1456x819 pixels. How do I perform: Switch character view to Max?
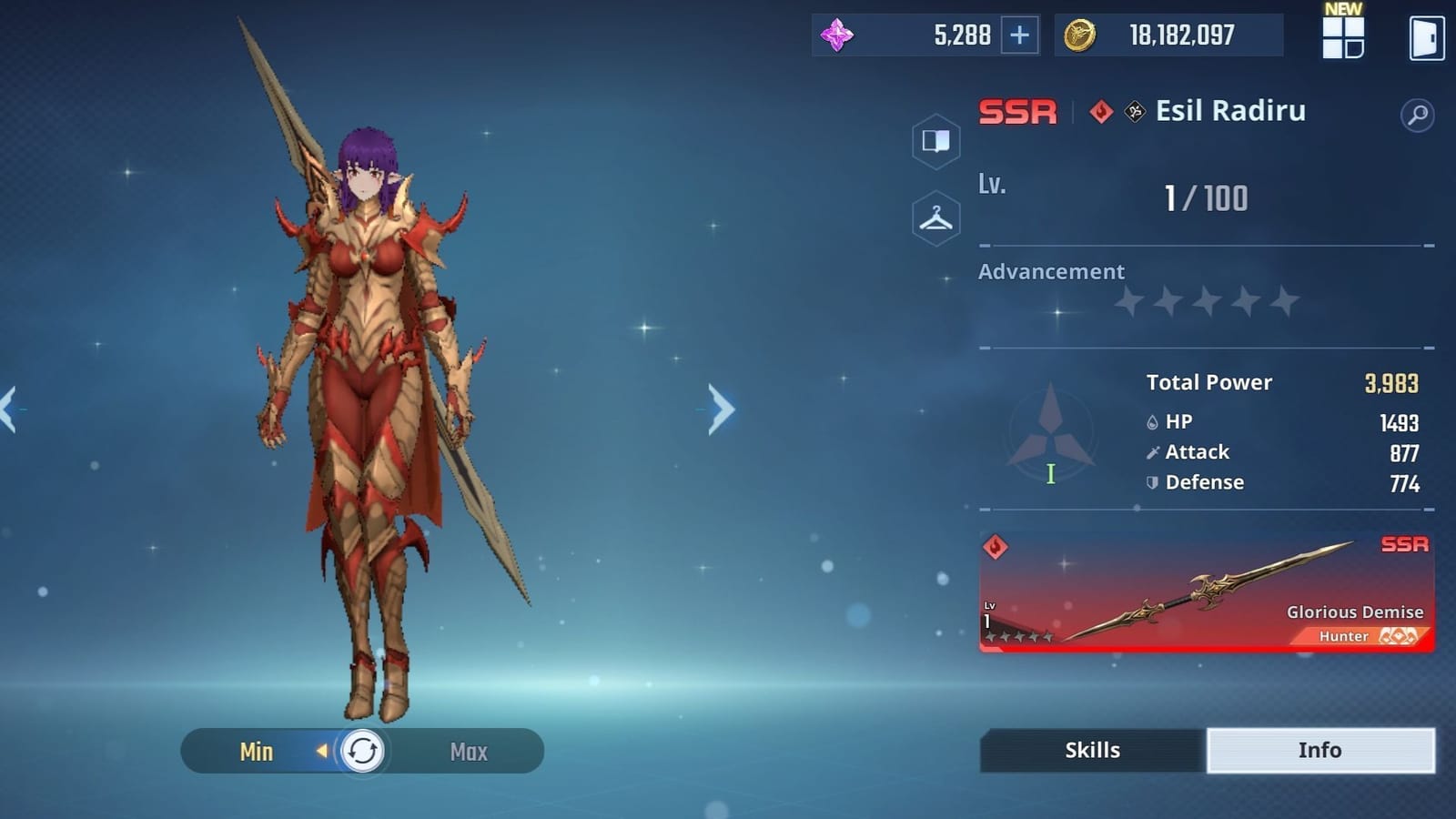468,751
